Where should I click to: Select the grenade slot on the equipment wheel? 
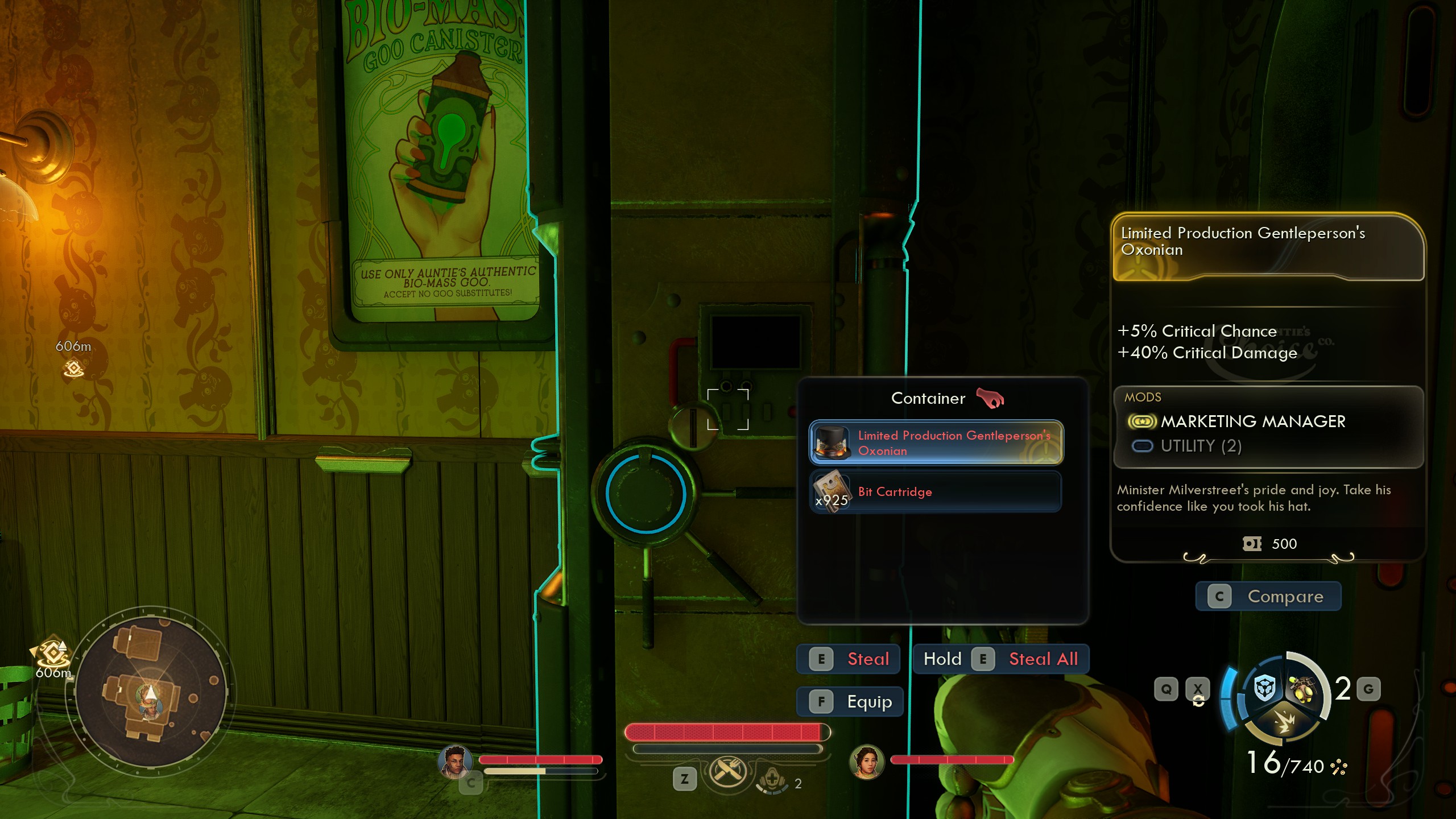tap(1302, 689)
